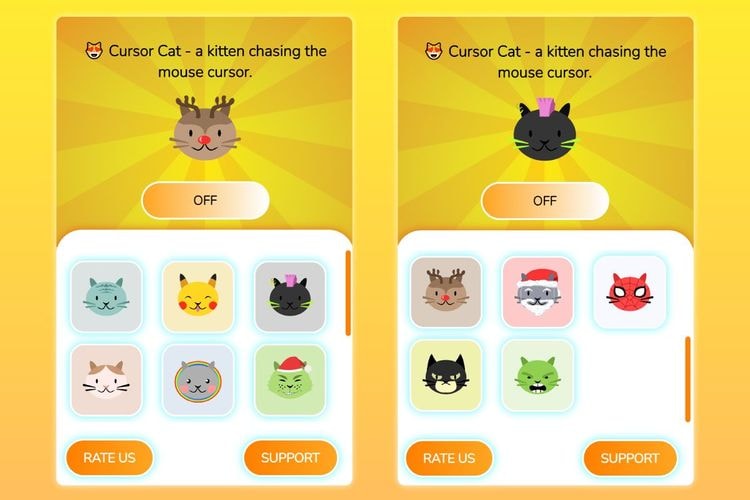Open SUPPORT in the Spider-Man cat panel

[630, 458]
